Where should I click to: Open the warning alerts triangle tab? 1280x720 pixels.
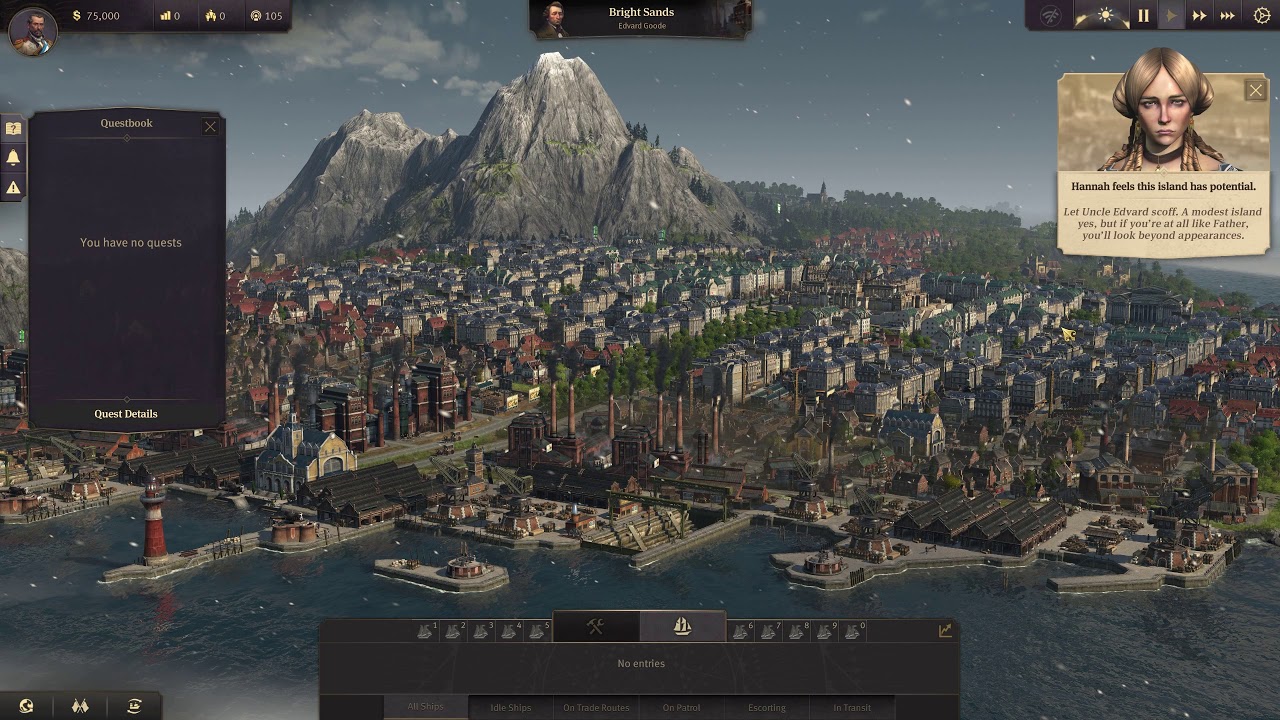13,187
